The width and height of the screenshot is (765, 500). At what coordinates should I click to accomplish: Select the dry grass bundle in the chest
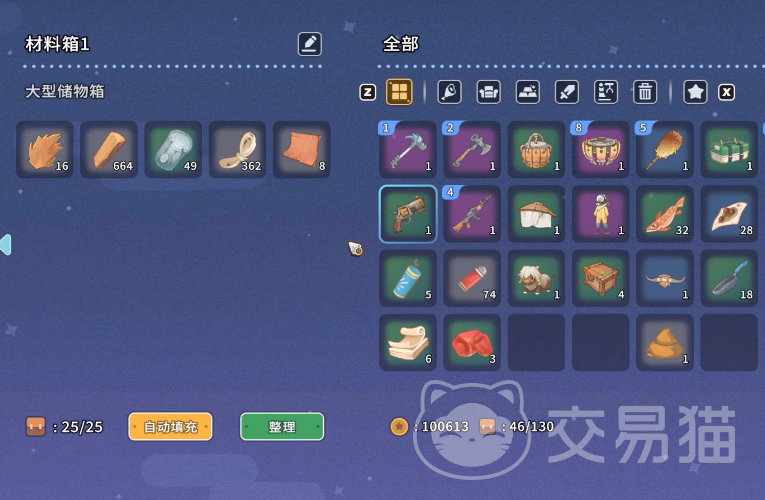[45, 150]
